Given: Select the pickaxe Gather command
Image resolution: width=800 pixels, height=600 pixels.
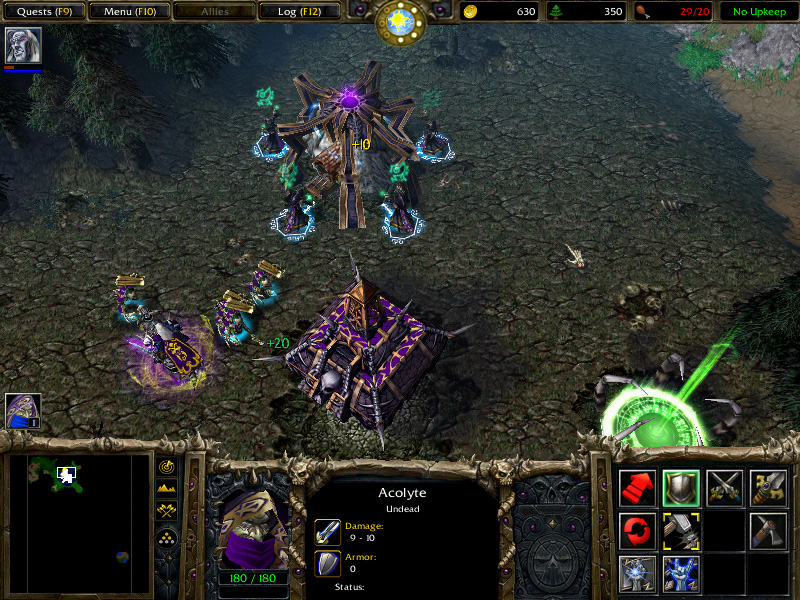Looking at the screenshot, I should click(769, 530).
